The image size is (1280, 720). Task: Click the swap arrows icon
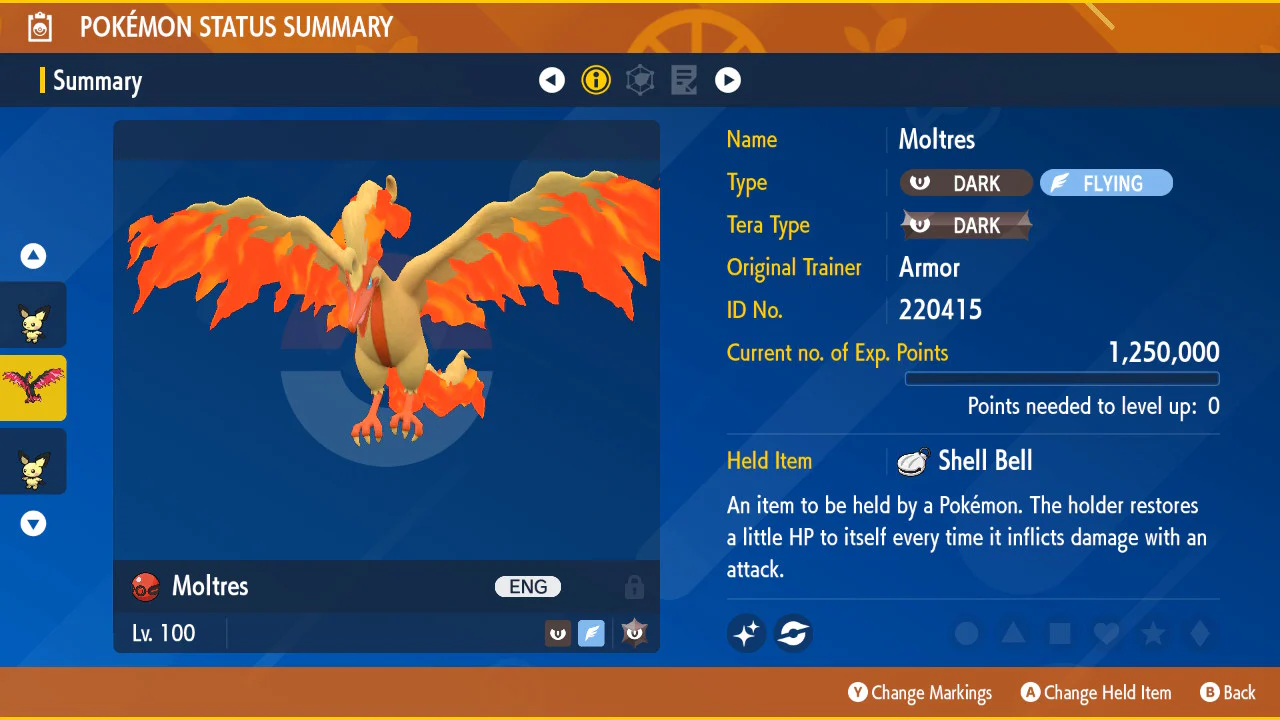pos(793,633)
